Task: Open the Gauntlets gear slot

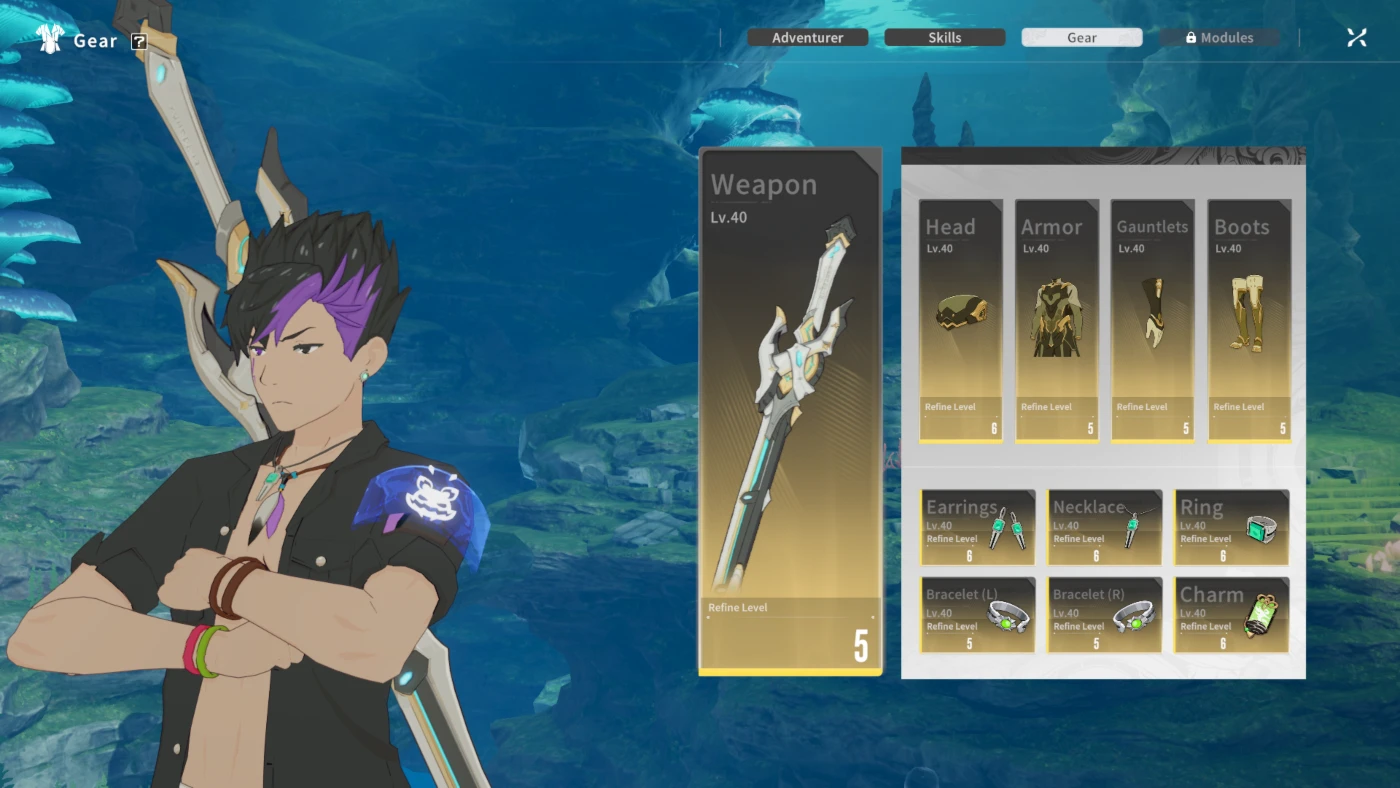Action: pyautogui.click(x=1152, y=320)
